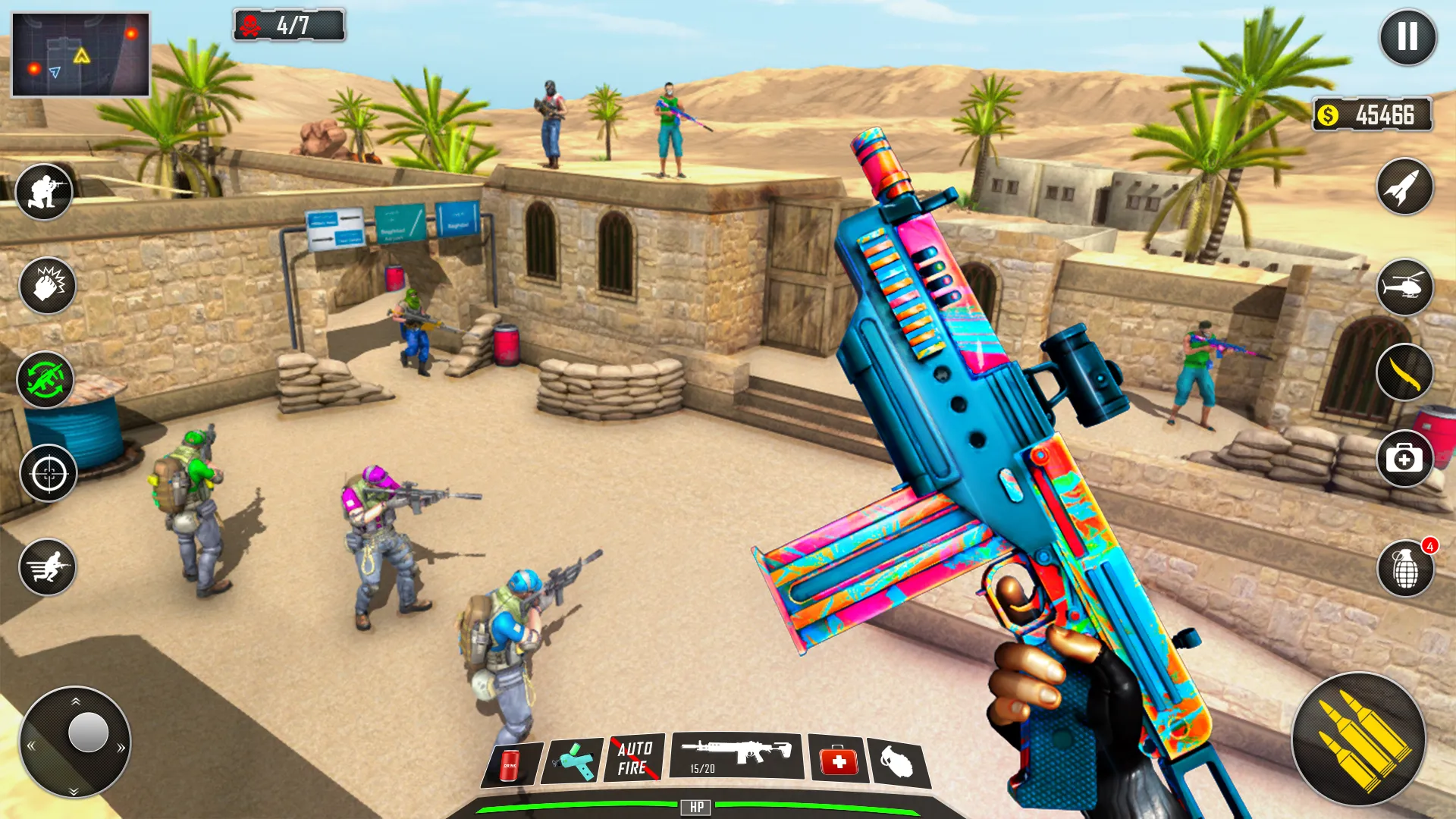Tap the crouching soldier stance button
The image size is (1456, 819).
[45, 192]
